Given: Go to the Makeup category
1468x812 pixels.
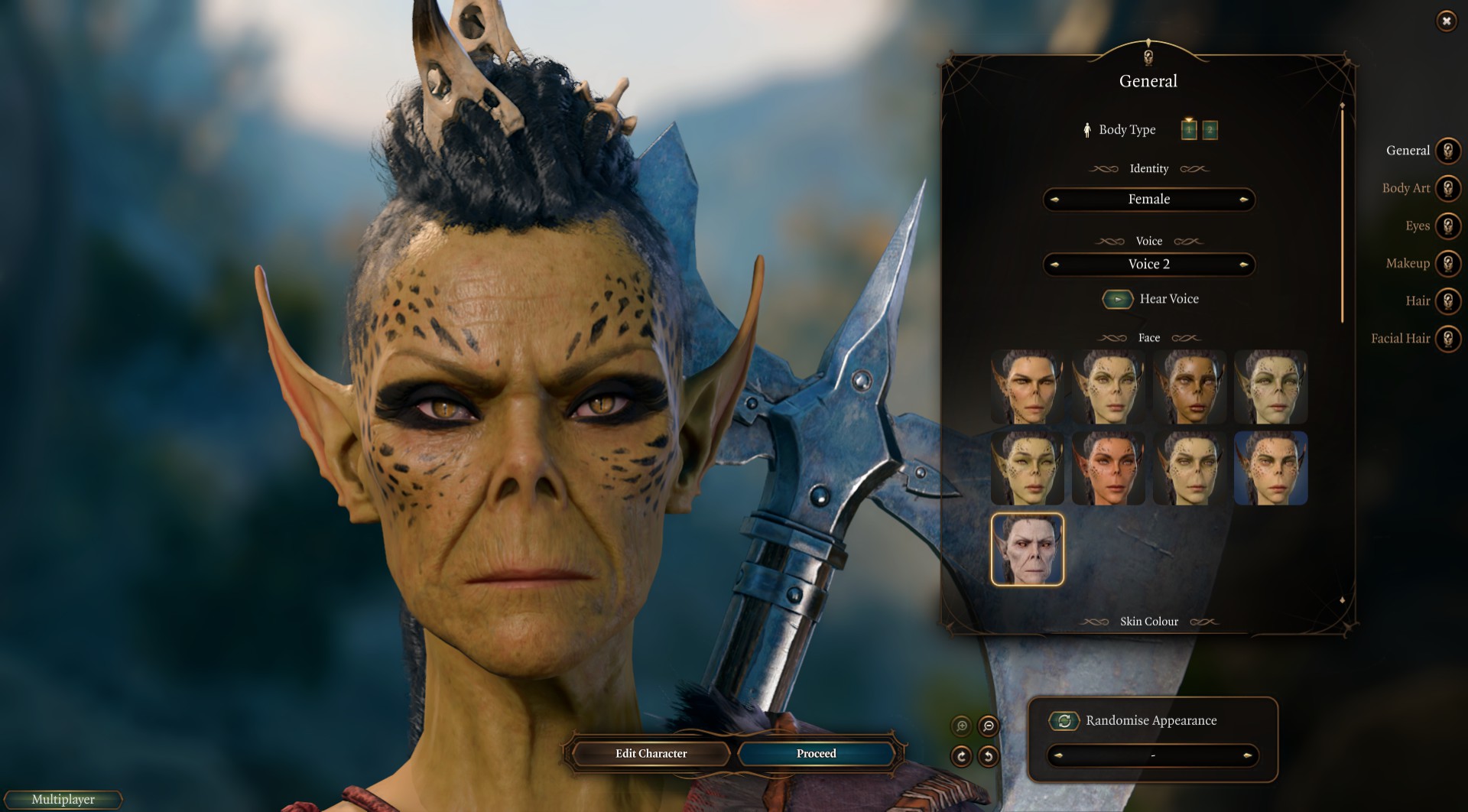Looking at the screenshot, I should point(1447,263).
